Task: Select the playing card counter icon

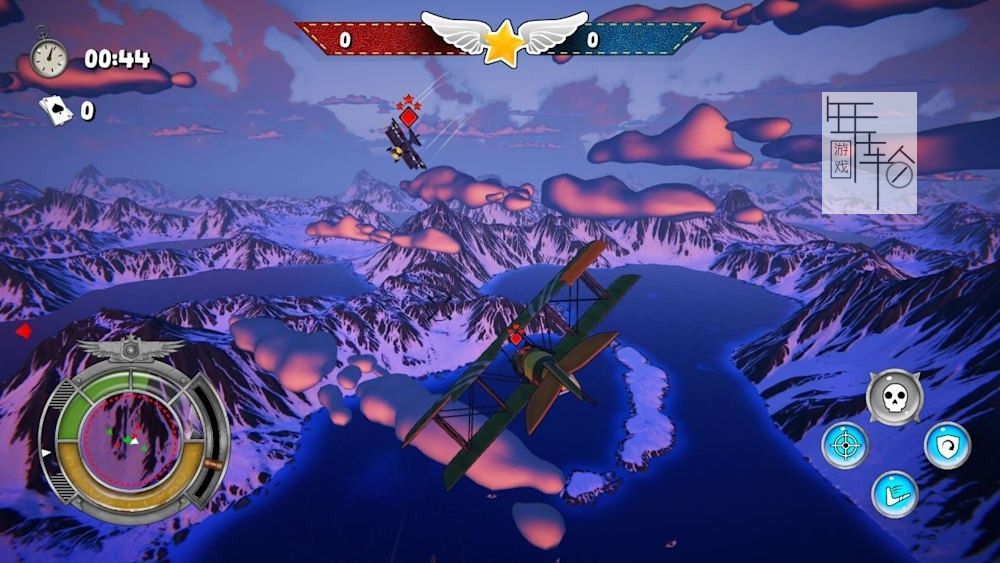Action: point(55,109)
